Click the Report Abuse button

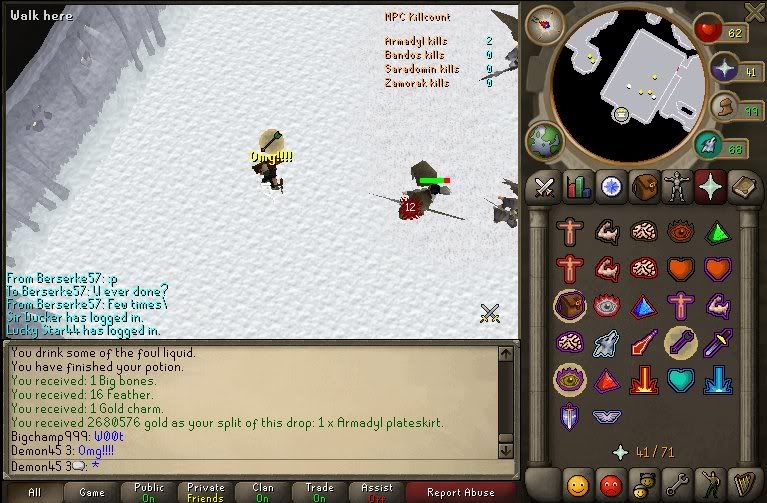[460, 492]
